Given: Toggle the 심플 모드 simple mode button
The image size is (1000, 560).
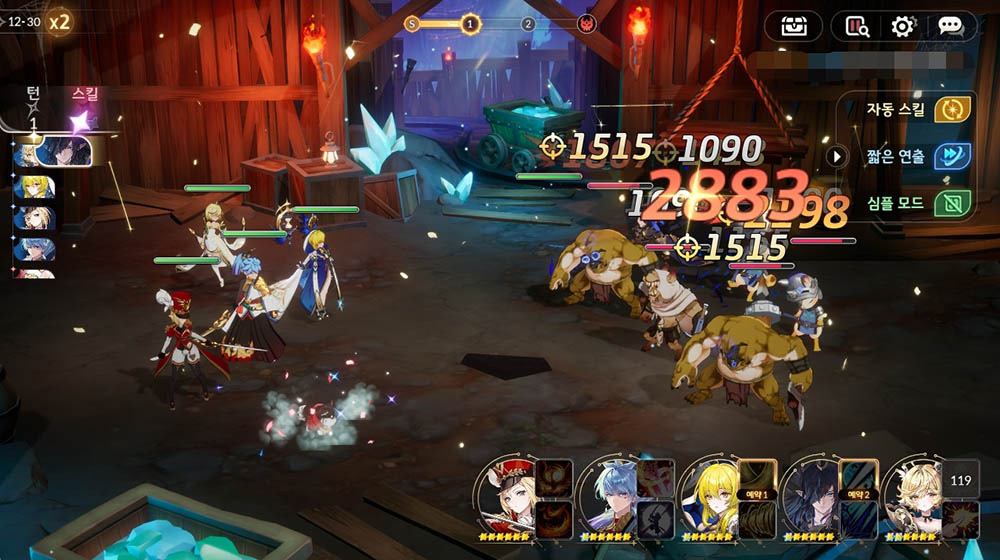Looking at the screenshot, I should pyautogui.click(x=951, y=203).
